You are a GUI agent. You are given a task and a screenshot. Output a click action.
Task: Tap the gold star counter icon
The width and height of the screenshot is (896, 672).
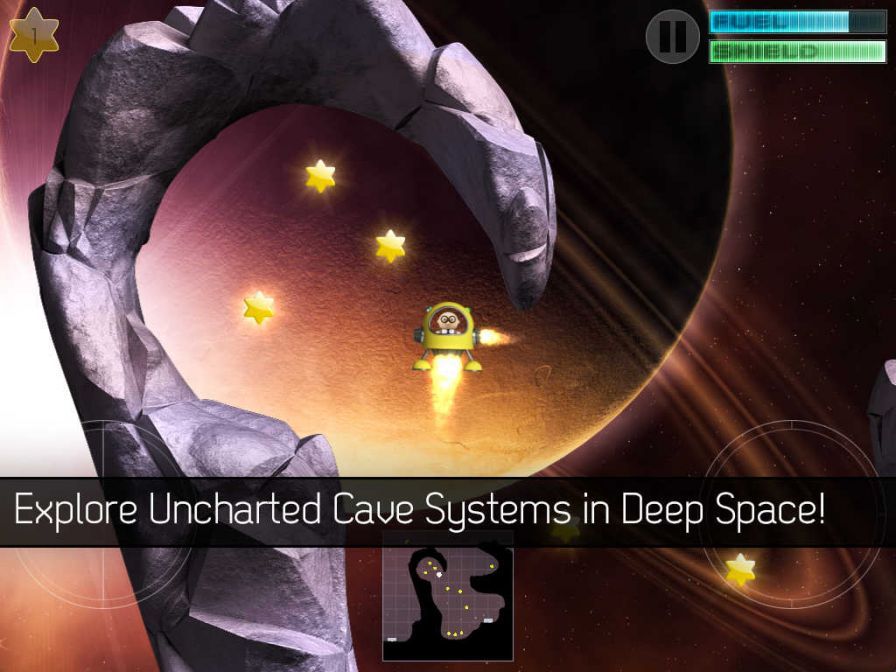click(34, 36)
